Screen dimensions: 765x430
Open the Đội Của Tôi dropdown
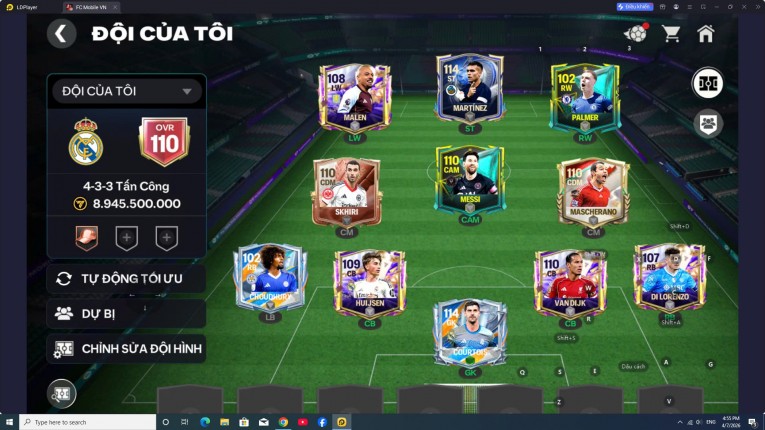[x=126, y=91]
